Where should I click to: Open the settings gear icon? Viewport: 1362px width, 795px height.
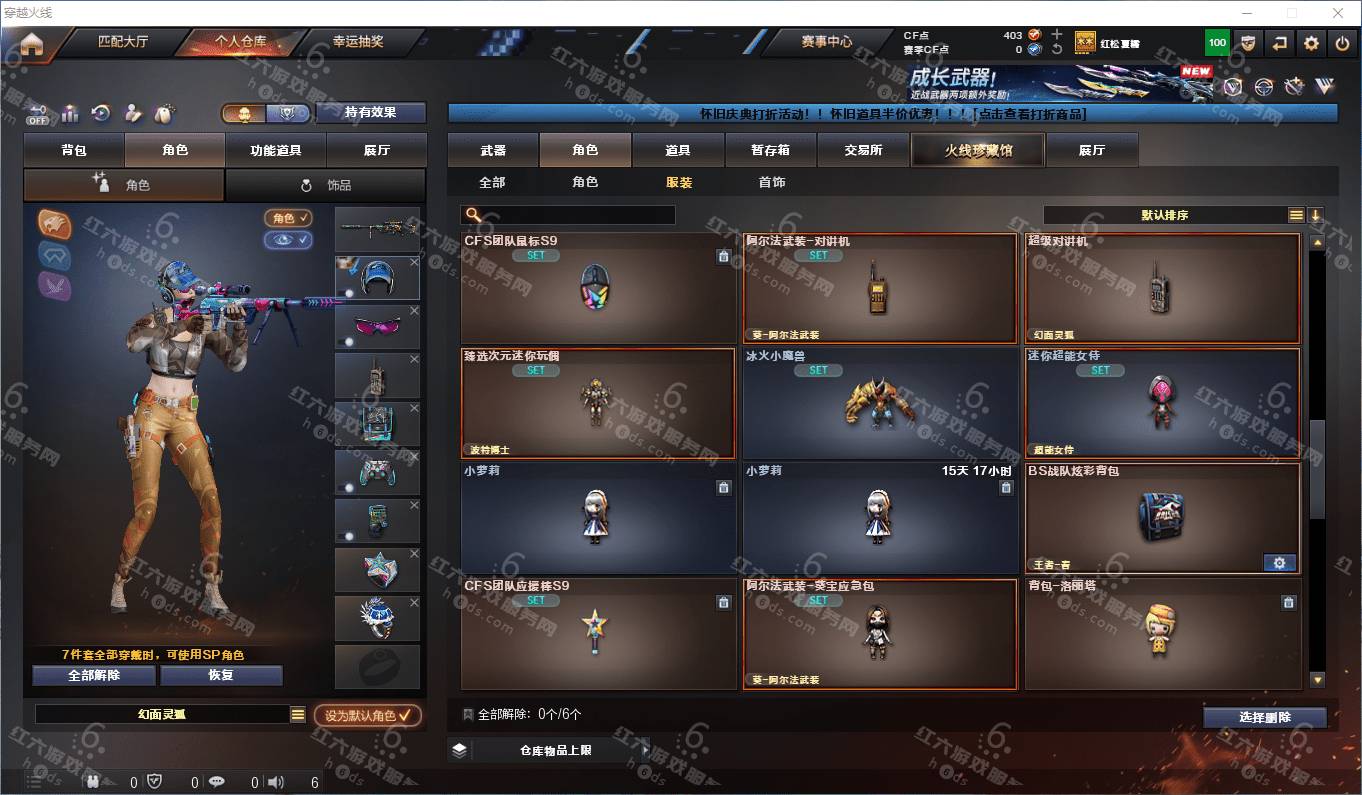[1311, 43]
